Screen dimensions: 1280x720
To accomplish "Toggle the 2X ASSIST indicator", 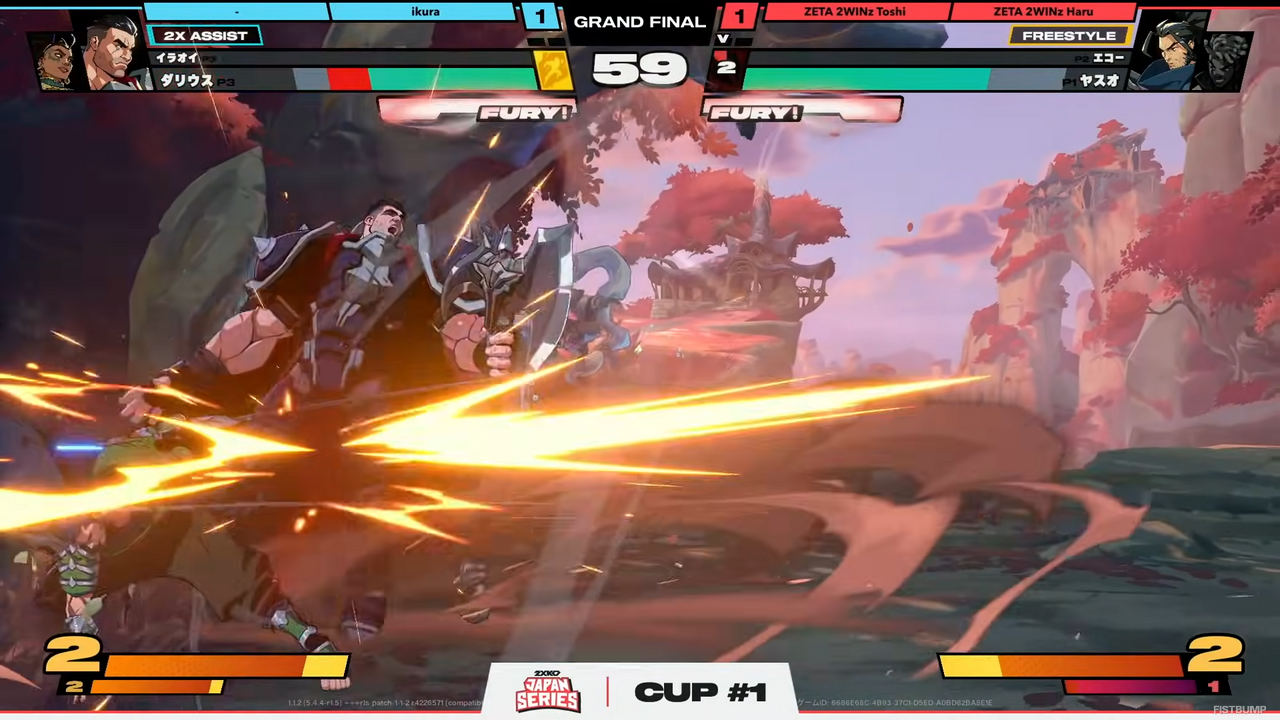I will pos(206,35).
